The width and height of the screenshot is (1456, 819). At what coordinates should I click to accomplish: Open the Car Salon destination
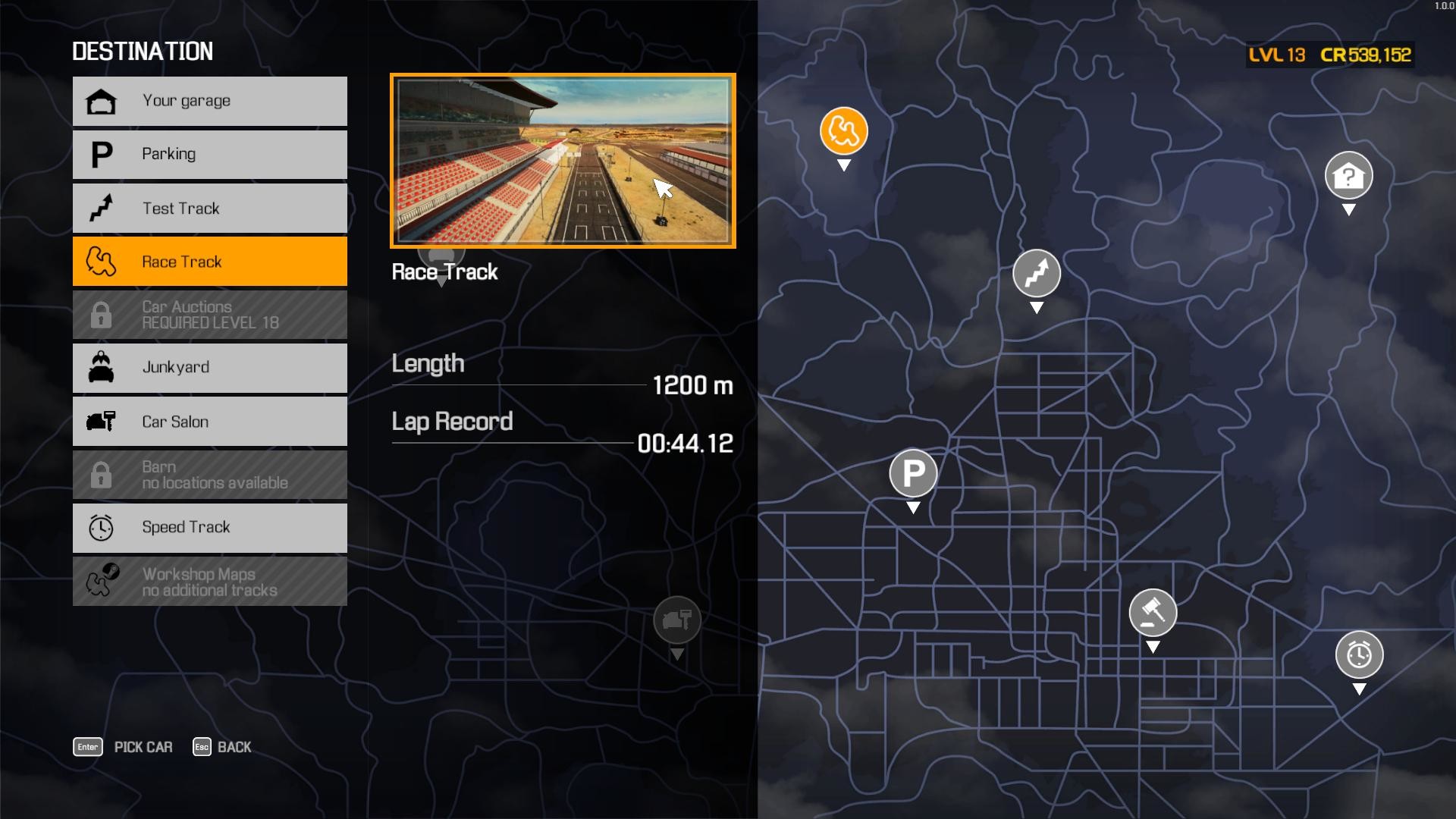point(209,422)
